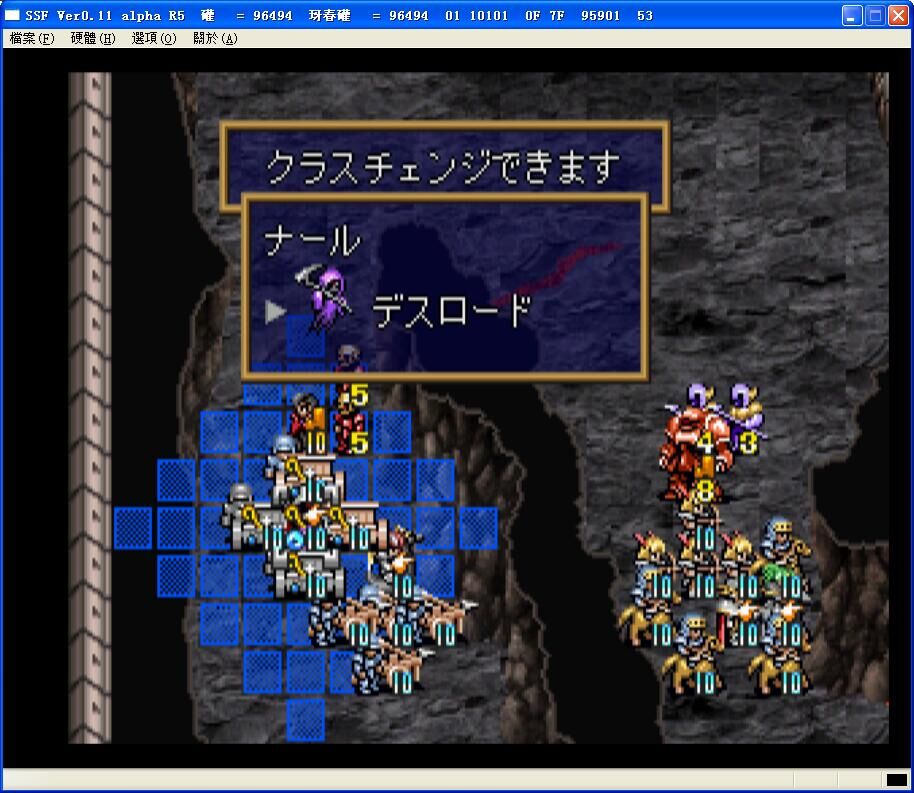Open the 關於(A) menu
The image size is (914, 793).
click(215, 39)
